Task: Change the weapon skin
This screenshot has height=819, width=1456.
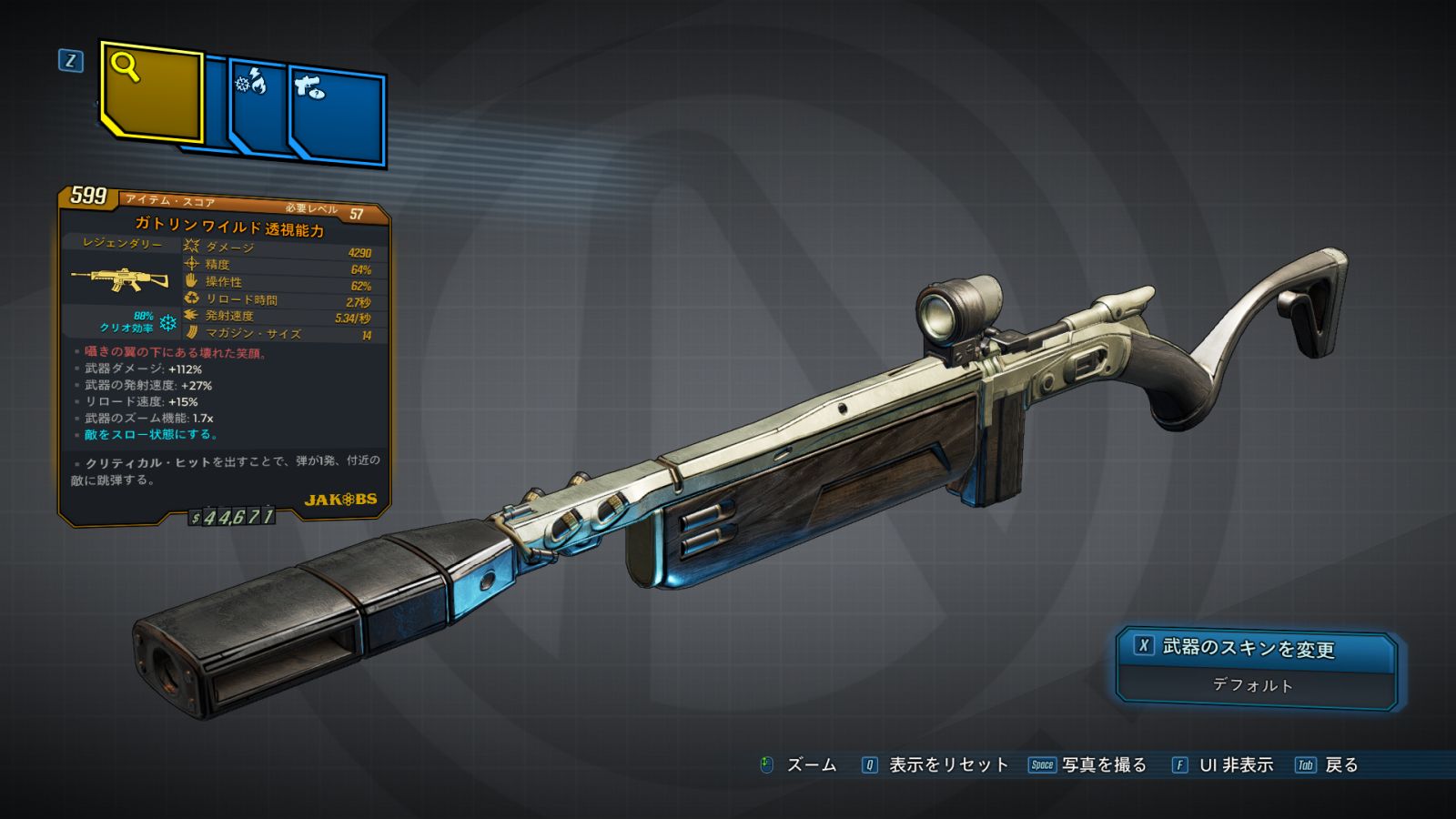Action: point(1256,648)
